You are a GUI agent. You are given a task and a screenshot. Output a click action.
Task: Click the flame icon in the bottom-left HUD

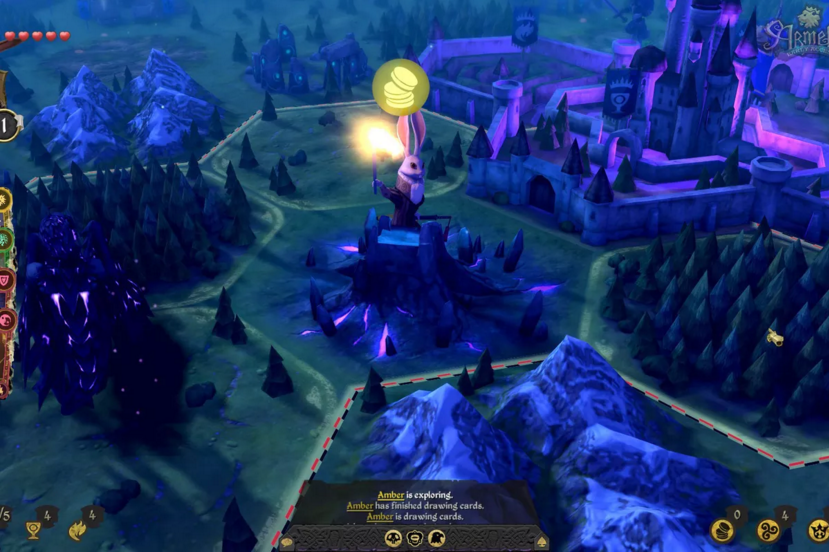tap(78, 530)
